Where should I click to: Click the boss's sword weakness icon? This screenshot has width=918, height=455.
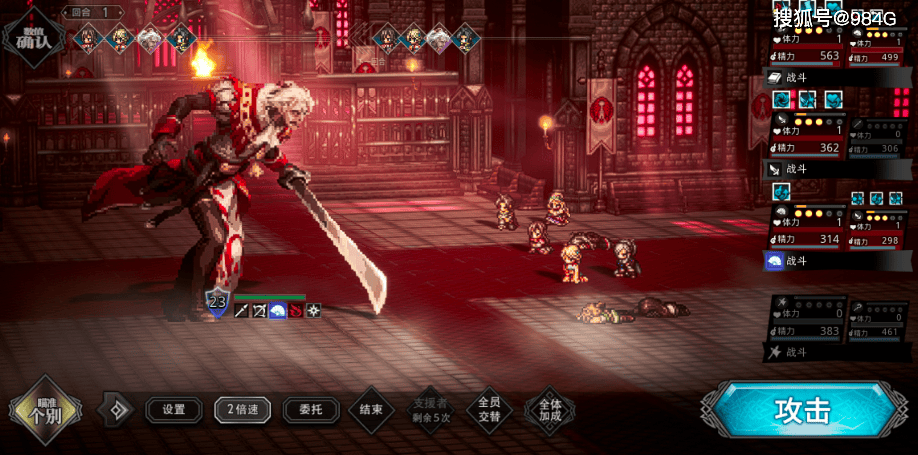pos(241,311)
